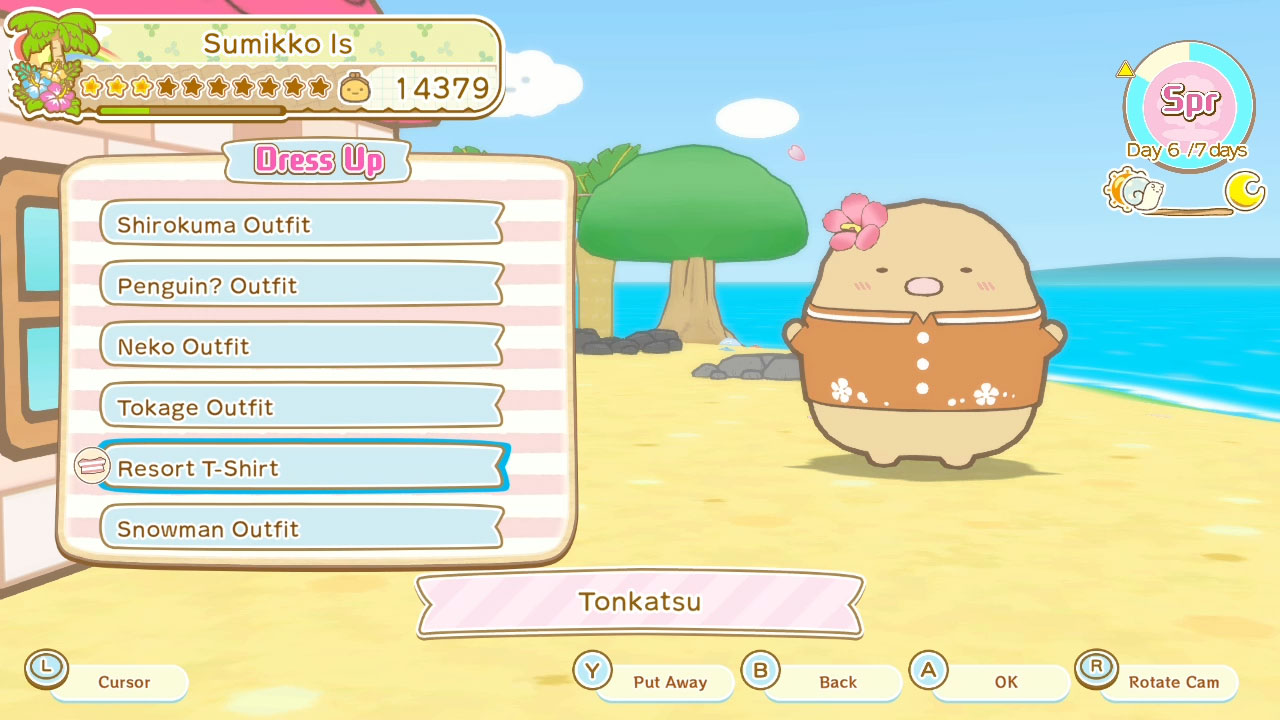Choose the Tokage Outfit entry
This screenshot has width=1280, height=720.
pyautogui.click(x=300, y=407)
